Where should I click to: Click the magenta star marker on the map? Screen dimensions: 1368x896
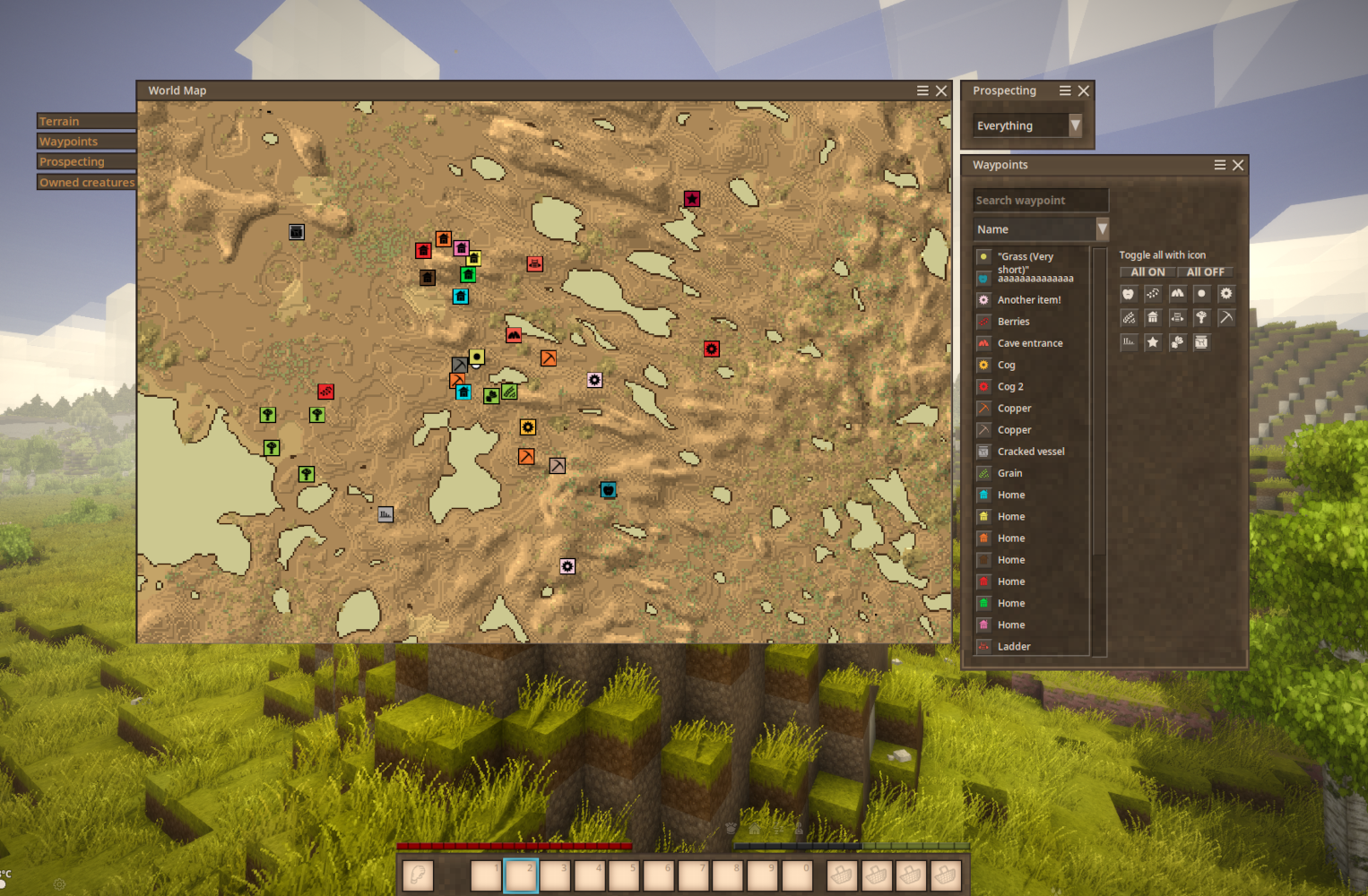coord(692,199)
